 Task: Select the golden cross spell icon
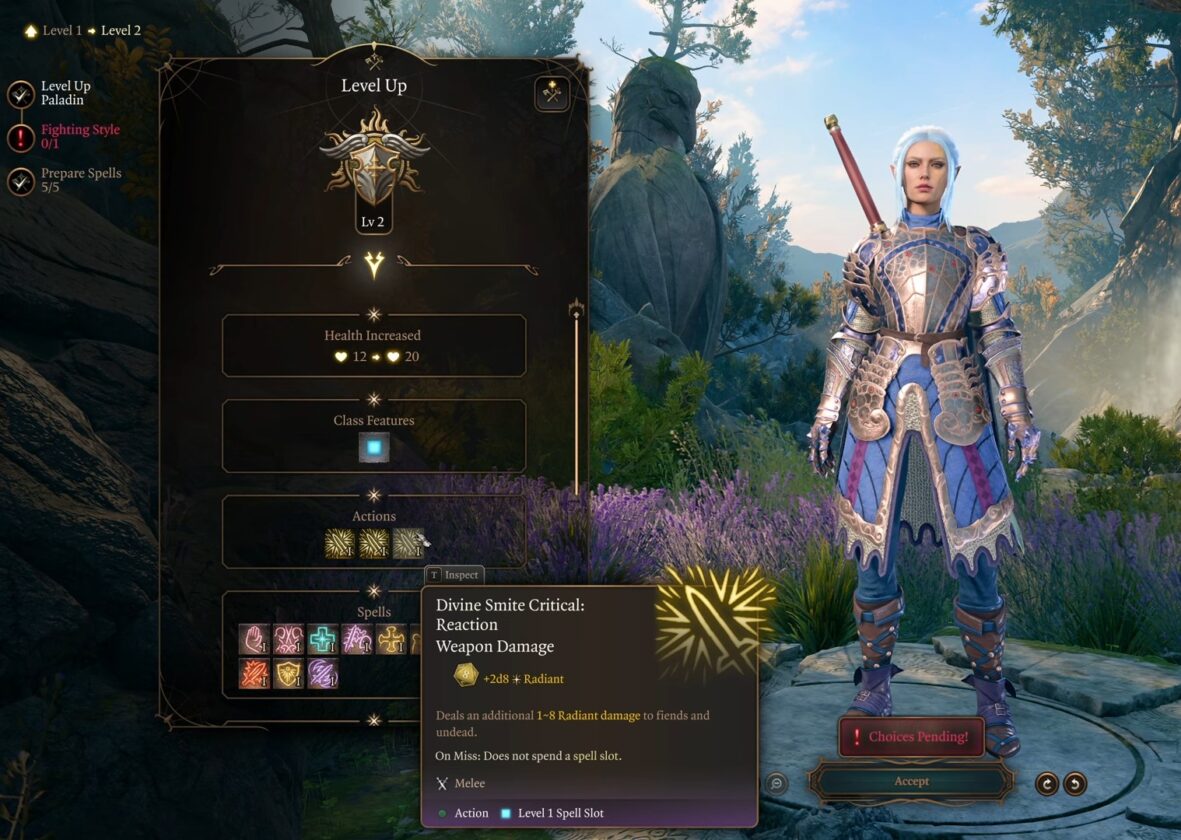[x=391, y=639]
